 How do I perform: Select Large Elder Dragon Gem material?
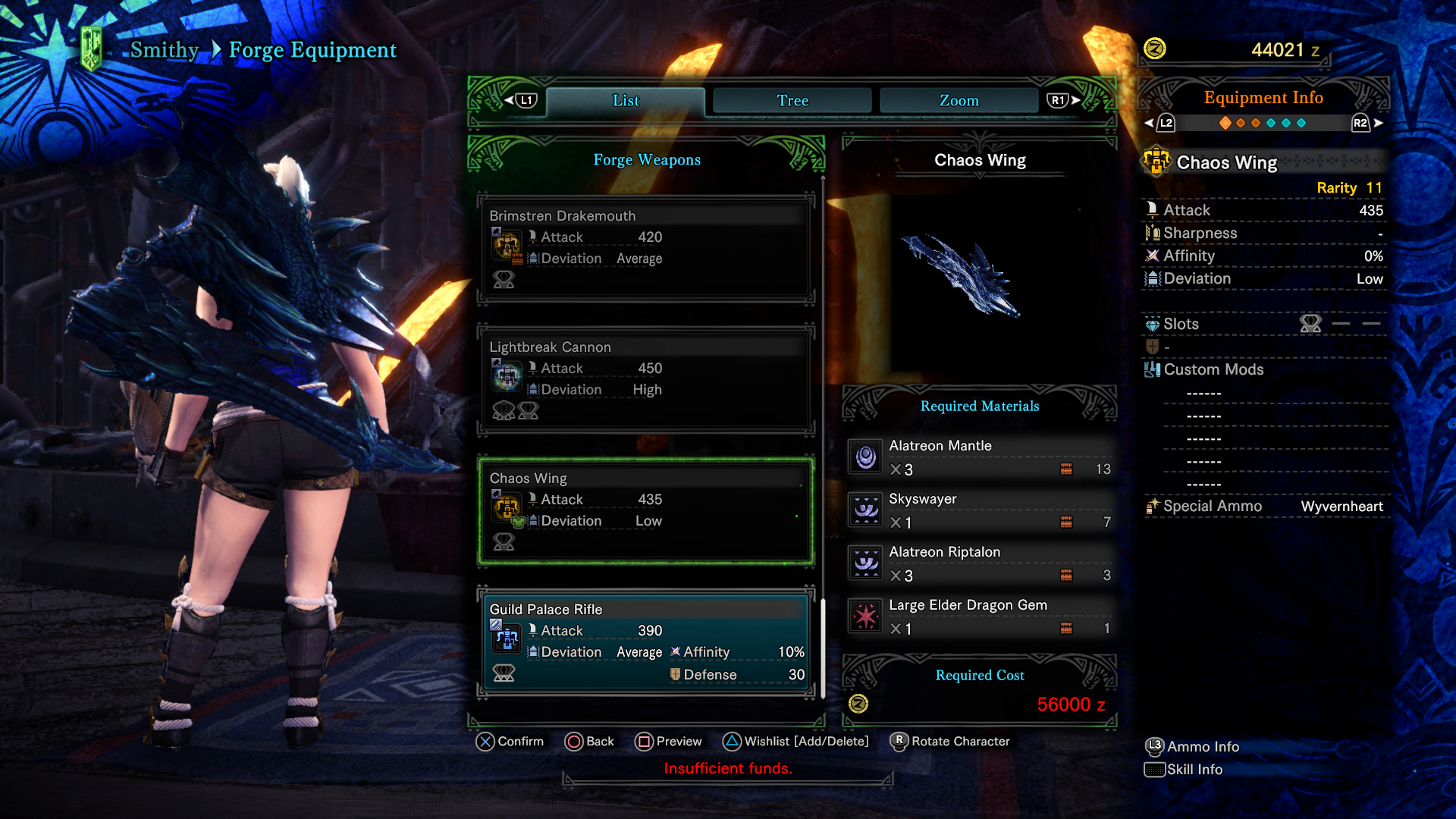[980, 617]
